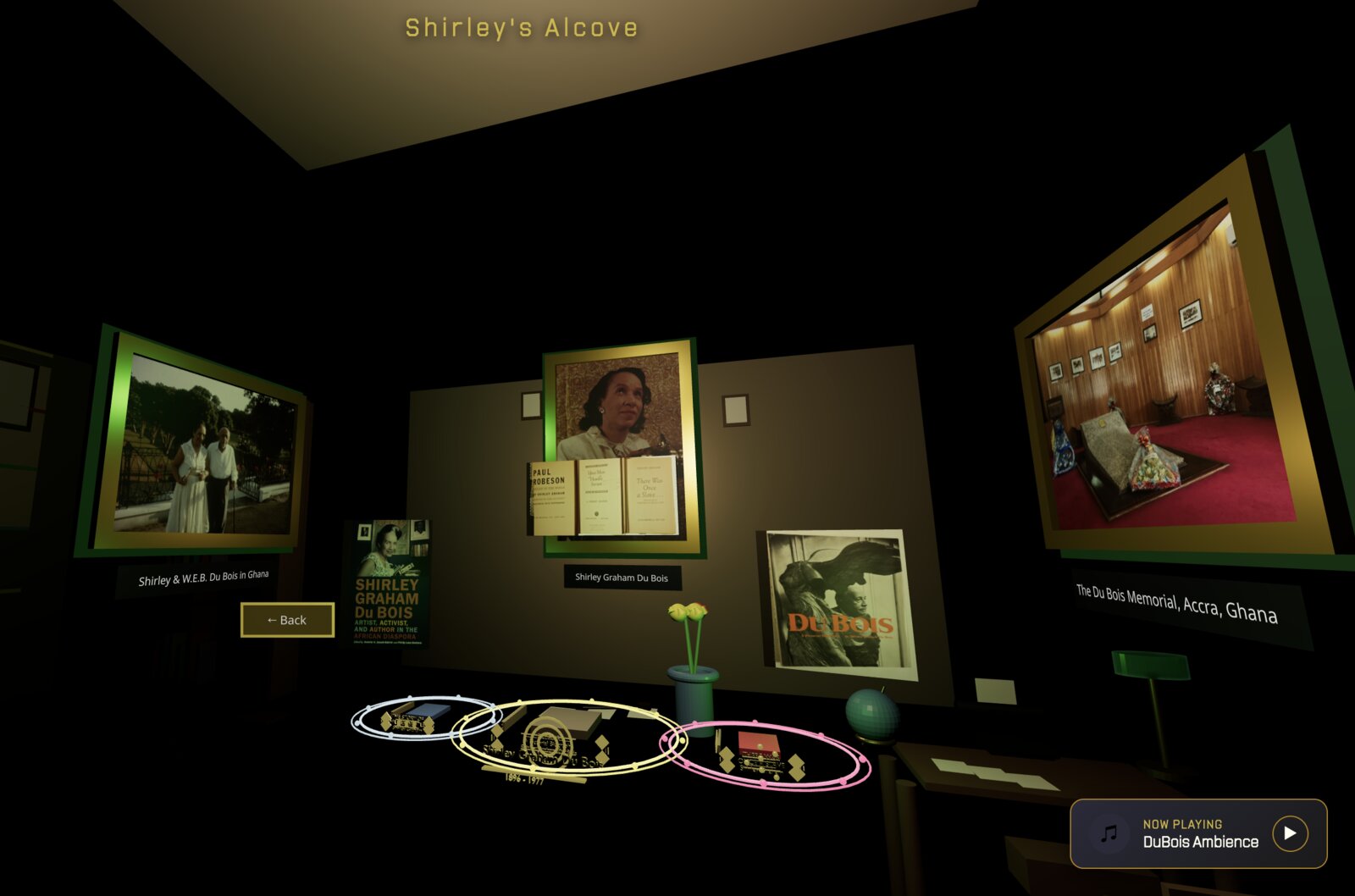Click the "Shirley's Alcove" title overhead
1355x896 pixels.
519,27
